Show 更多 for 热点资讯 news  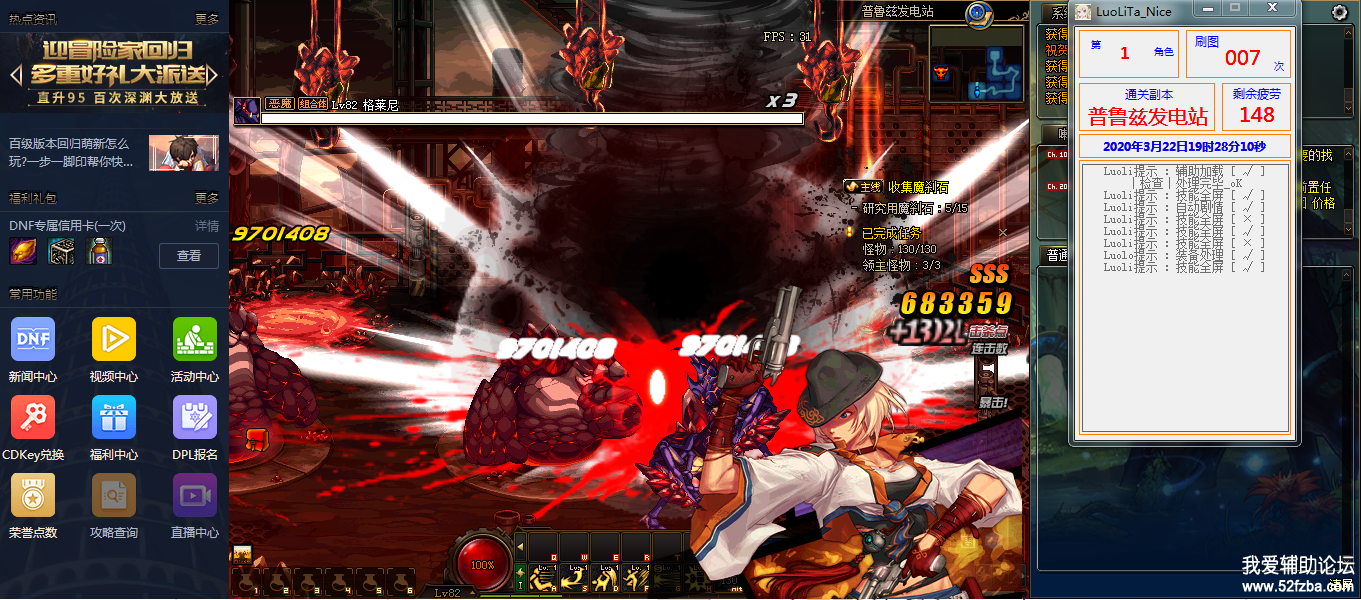click(207, 19)
